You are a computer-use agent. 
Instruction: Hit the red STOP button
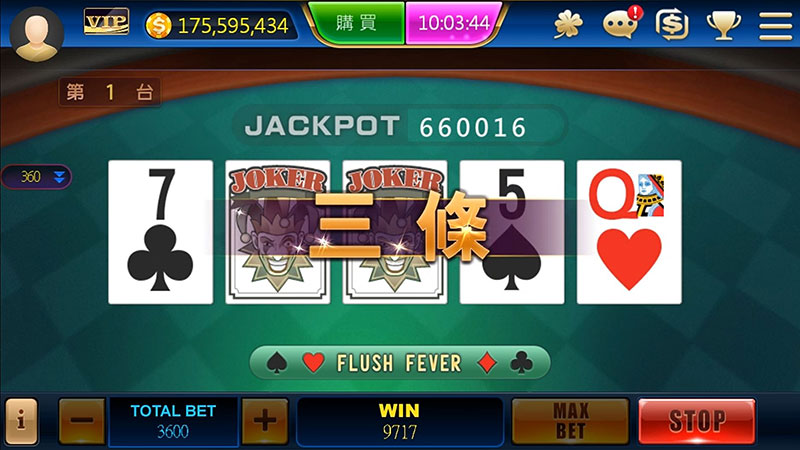coord(696,422)
